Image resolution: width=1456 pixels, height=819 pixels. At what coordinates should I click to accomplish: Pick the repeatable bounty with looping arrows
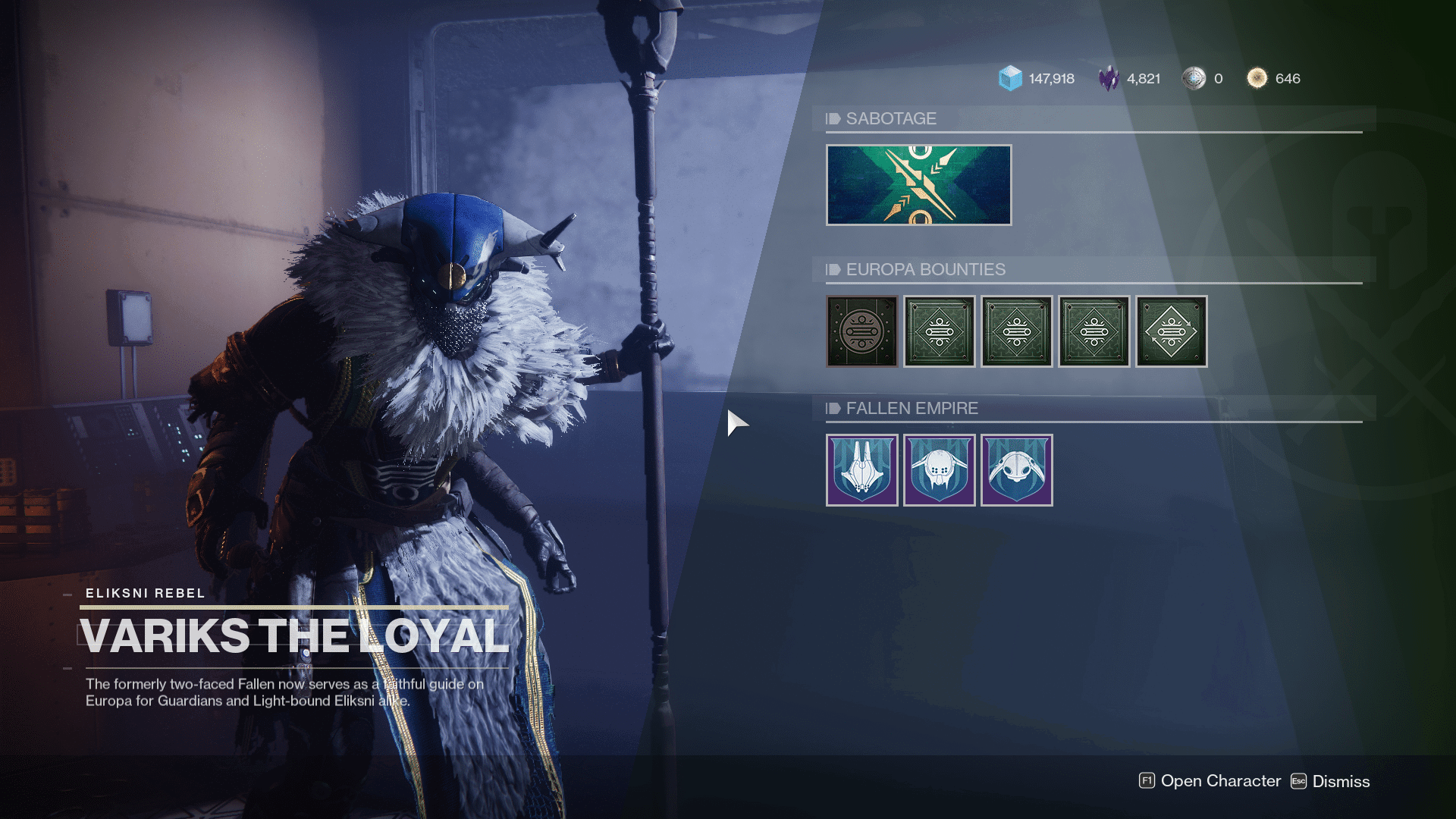click(1172, 331)
